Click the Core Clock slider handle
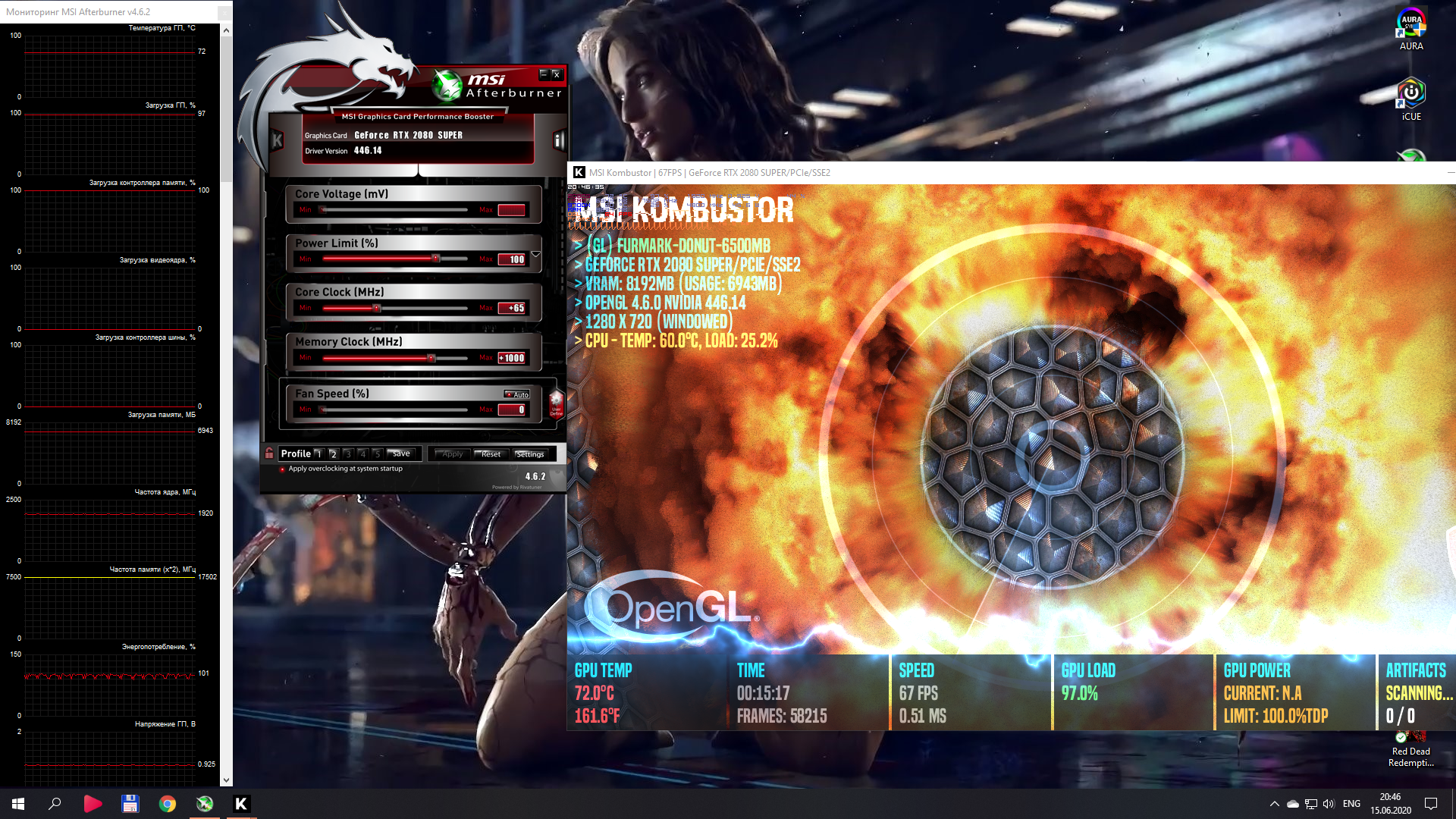This screenshot has height=819, width=1456. 376,308
